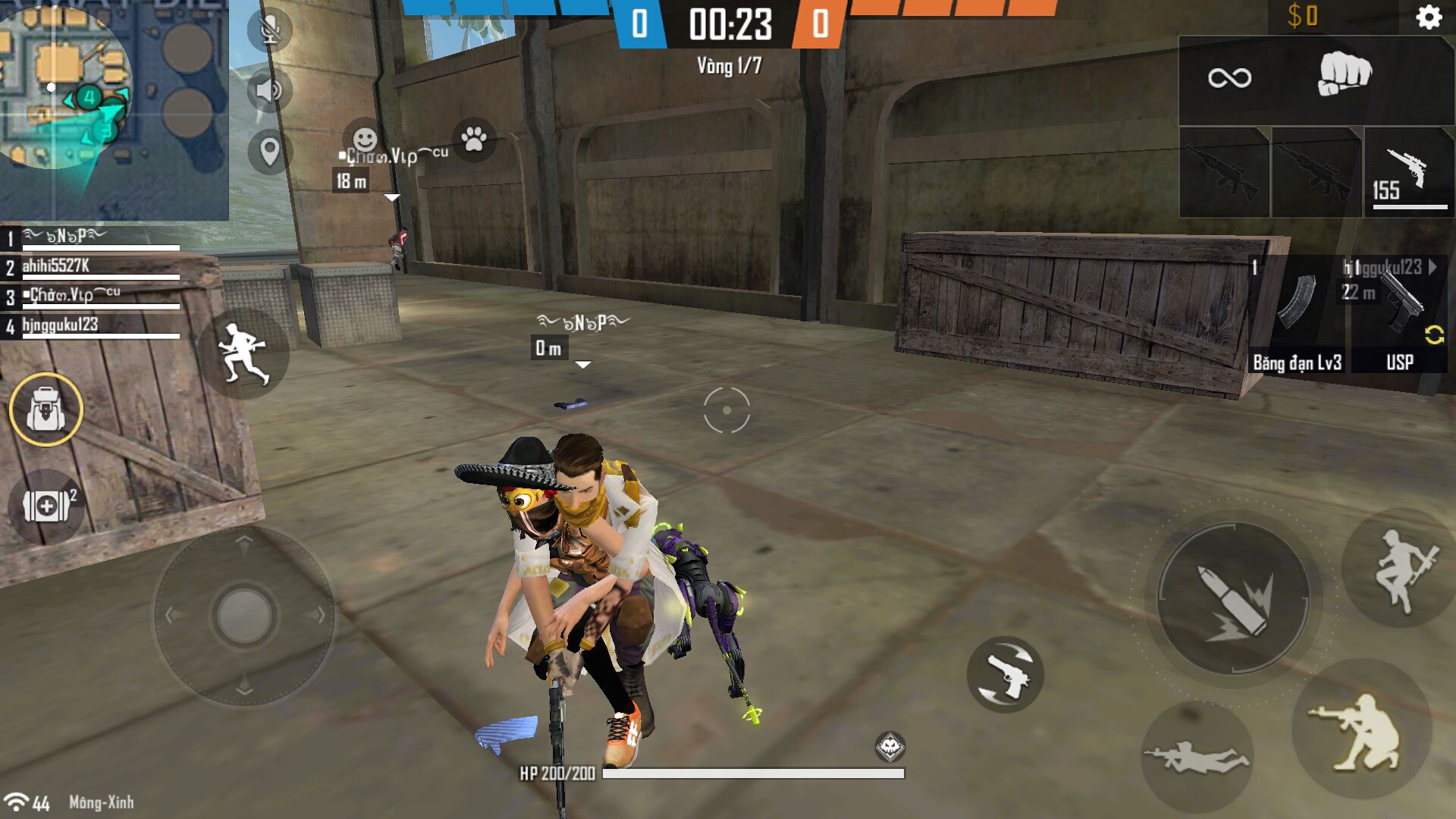Open the backpack inventory
This screenshot has width=1456, height=819.
coord(46,409)
